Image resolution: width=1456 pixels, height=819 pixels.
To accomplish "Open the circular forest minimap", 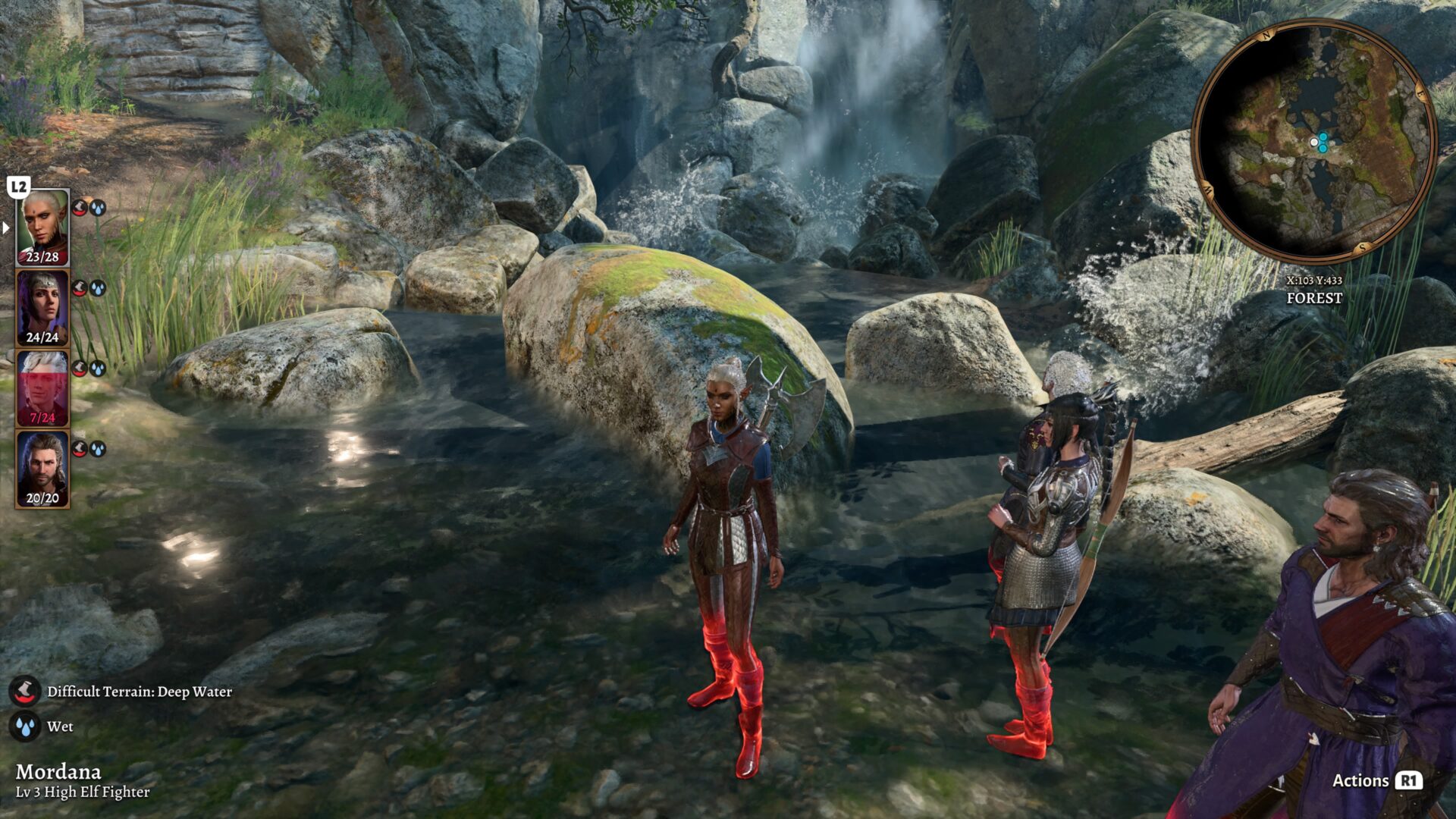I will pyautogui.click(x=1313, y=141).
